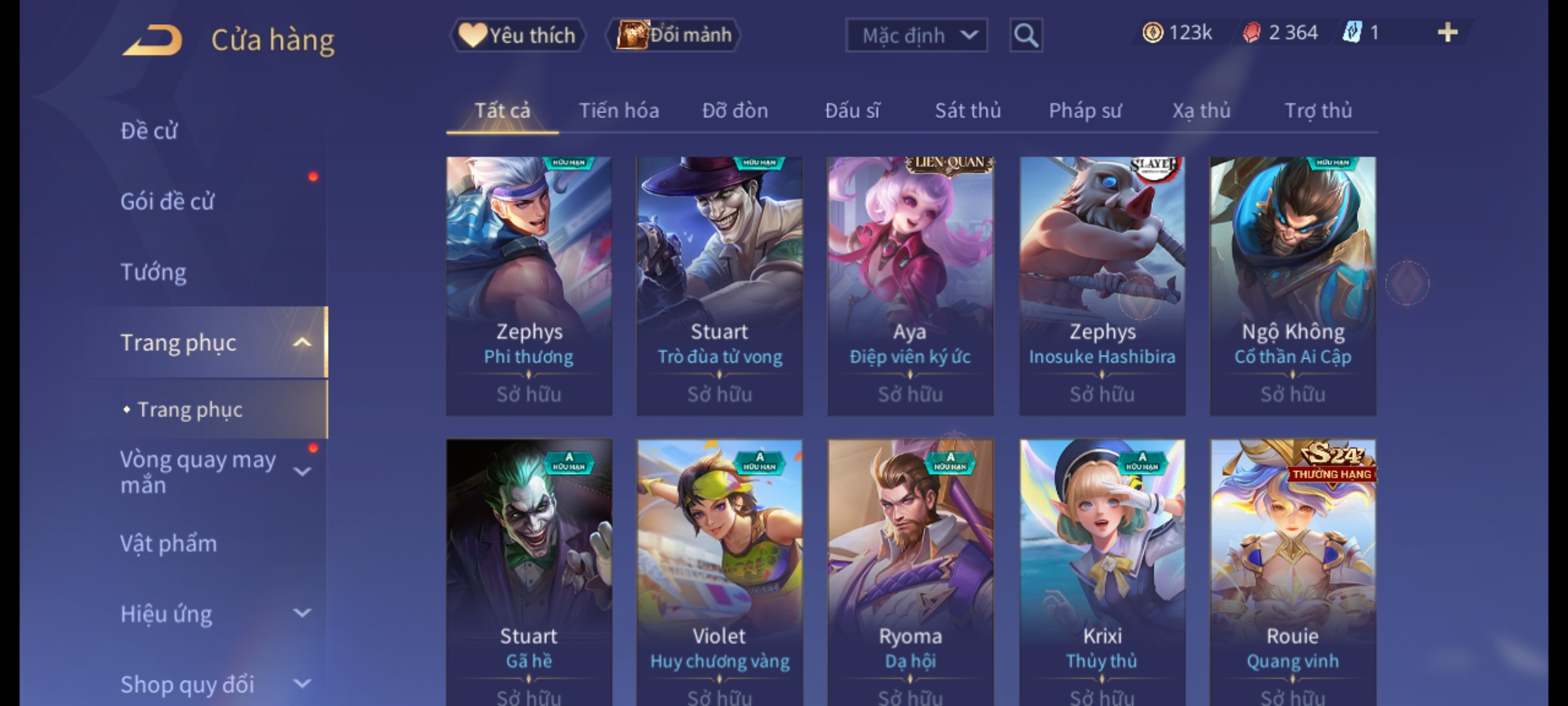Open the Đề cử menu entry

click(149, 131)
